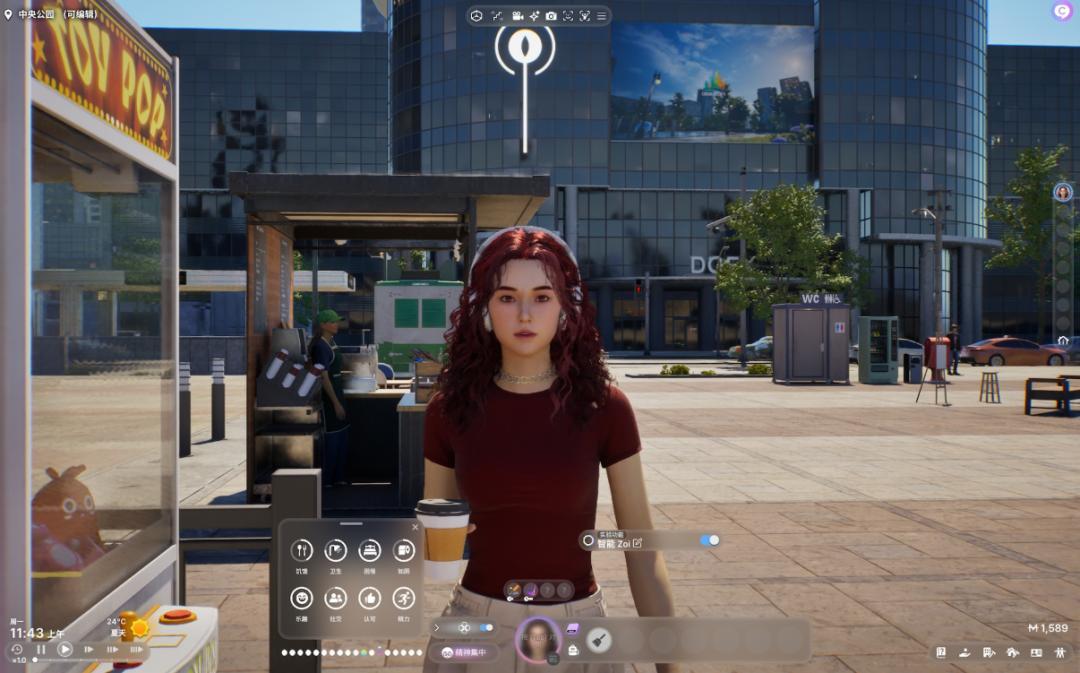Viewport: 1080px width, 673px height.
Task: Select the hygiene shower need icon
Action: tap(335, 550)
